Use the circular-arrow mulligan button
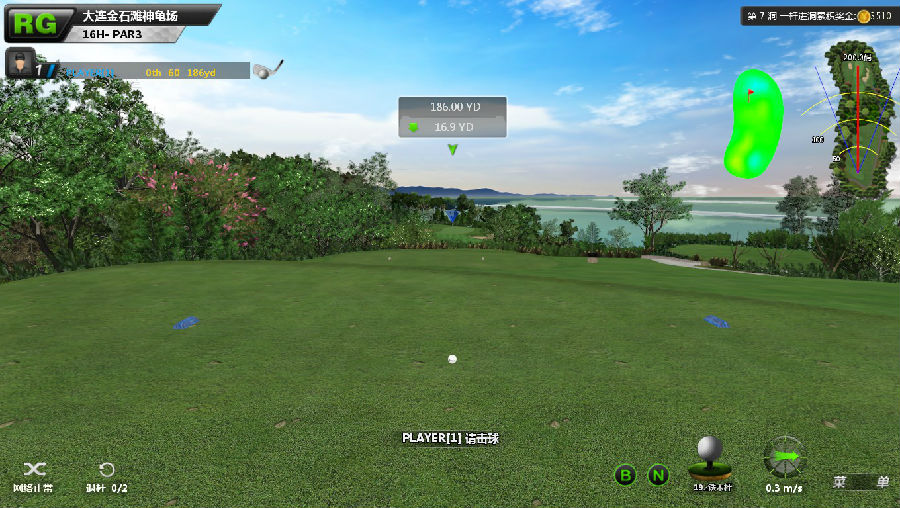900x508 pixels. coord(106,469)
